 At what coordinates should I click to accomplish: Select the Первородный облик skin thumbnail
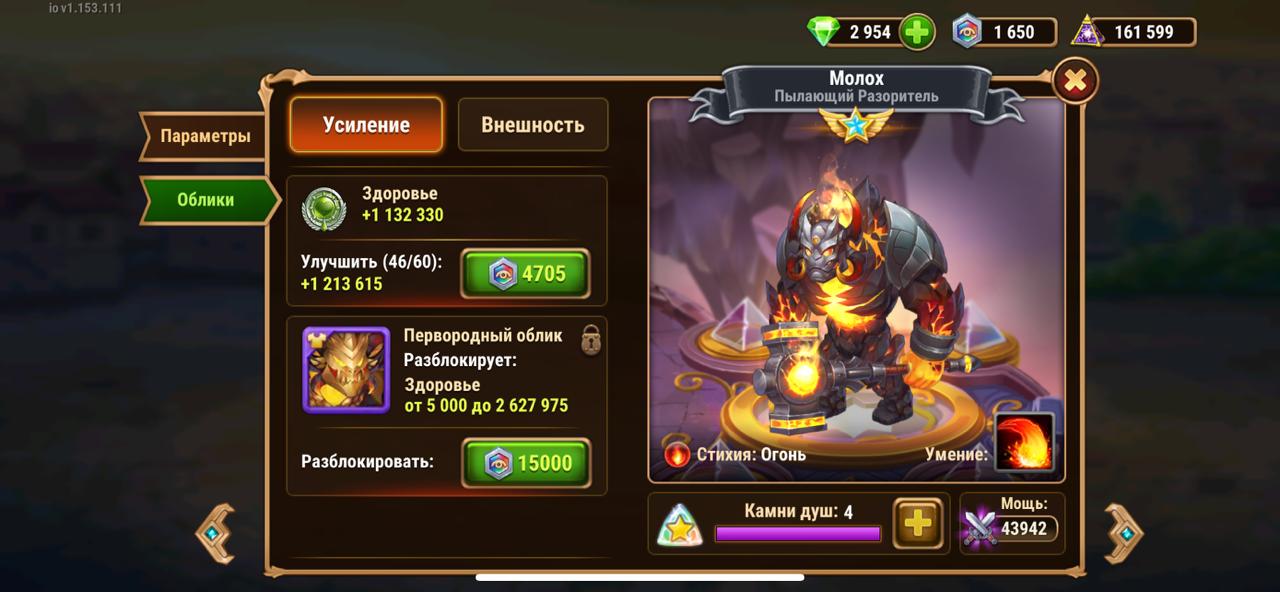(346, 370)
